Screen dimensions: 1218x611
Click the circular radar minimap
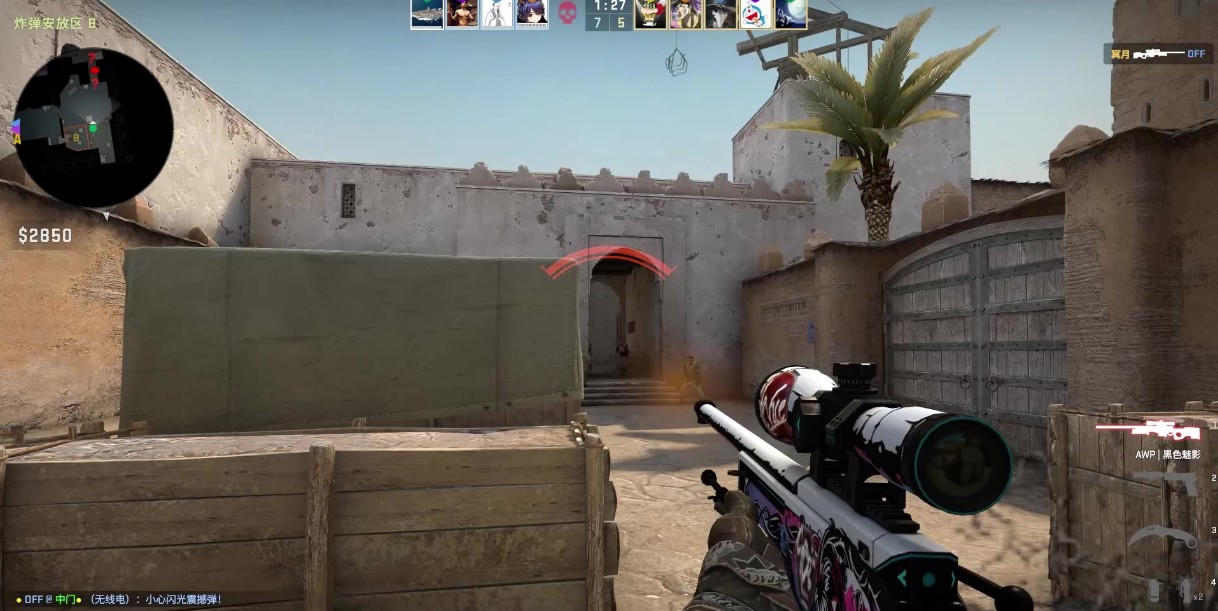point(94,127)
